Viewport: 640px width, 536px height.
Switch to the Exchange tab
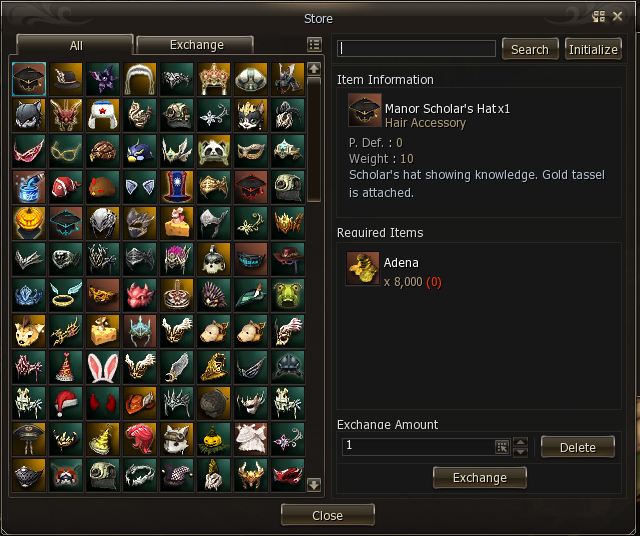[x=196, y=45]
